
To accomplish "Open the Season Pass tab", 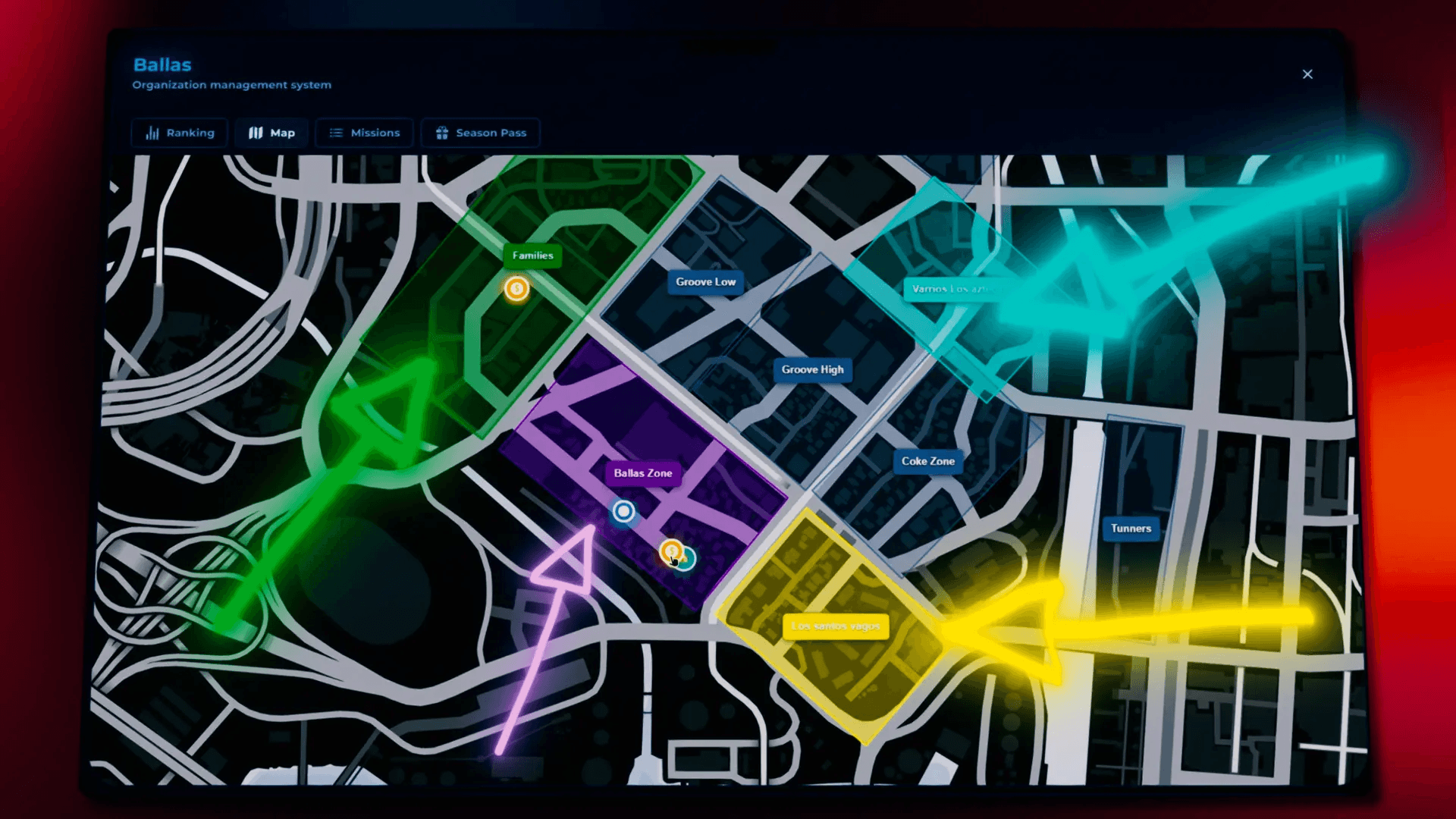I will coord(480,133).
